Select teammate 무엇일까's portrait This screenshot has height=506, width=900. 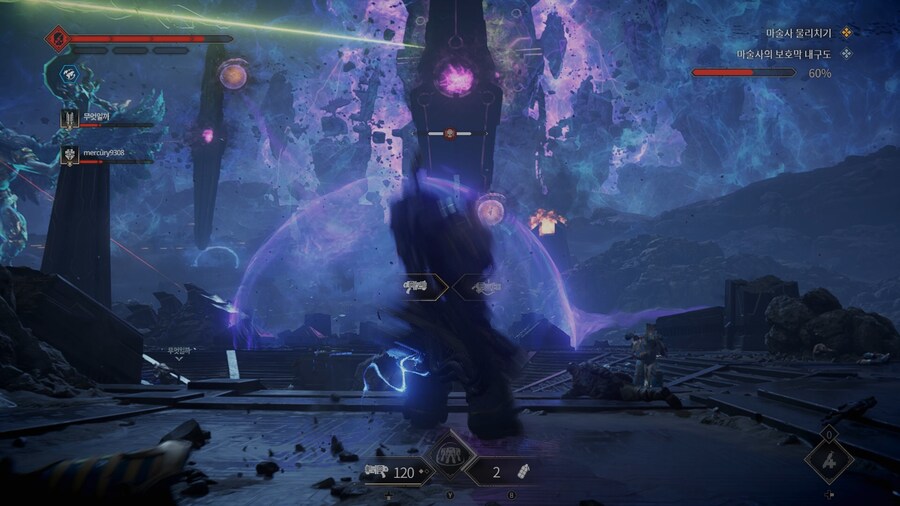(70, 119)
